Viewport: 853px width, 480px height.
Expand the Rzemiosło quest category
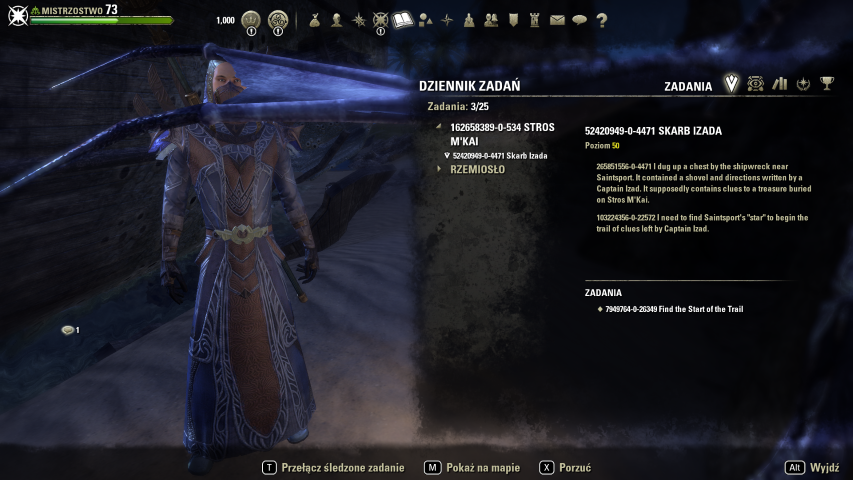(477, 169)
